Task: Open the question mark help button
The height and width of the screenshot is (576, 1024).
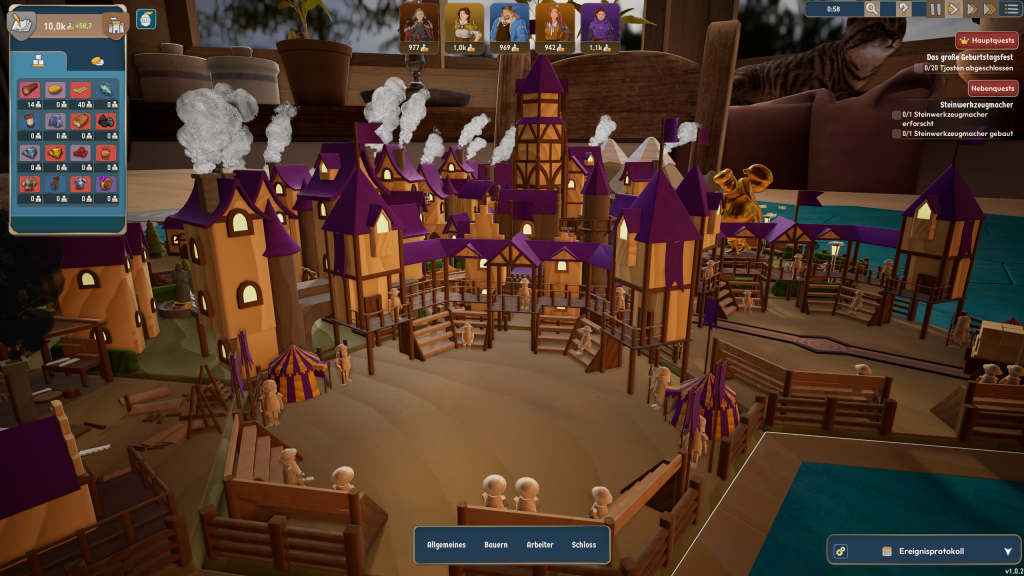Action: point(904,9)
